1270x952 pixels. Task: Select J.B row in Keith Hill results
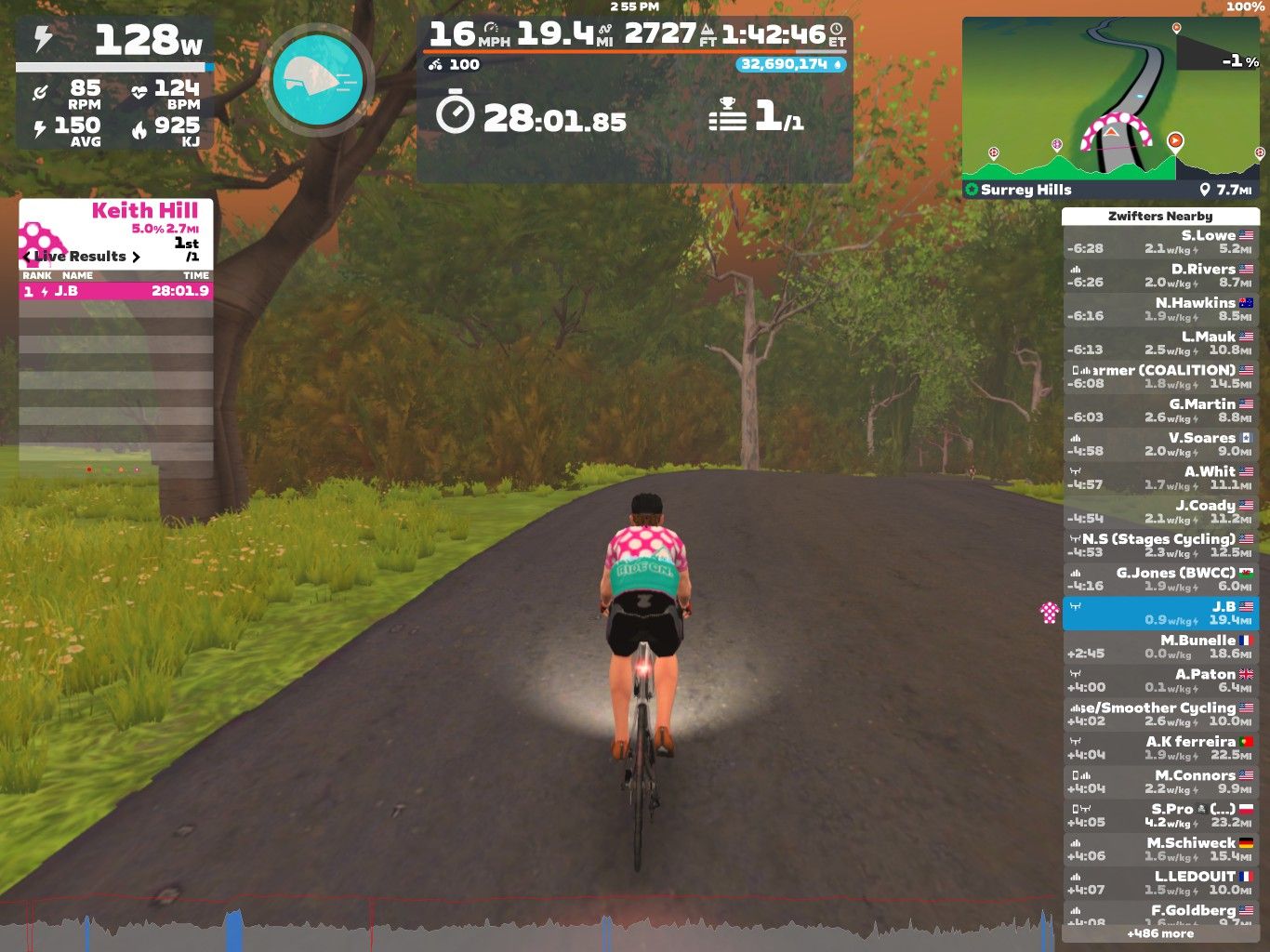(116, 291)
